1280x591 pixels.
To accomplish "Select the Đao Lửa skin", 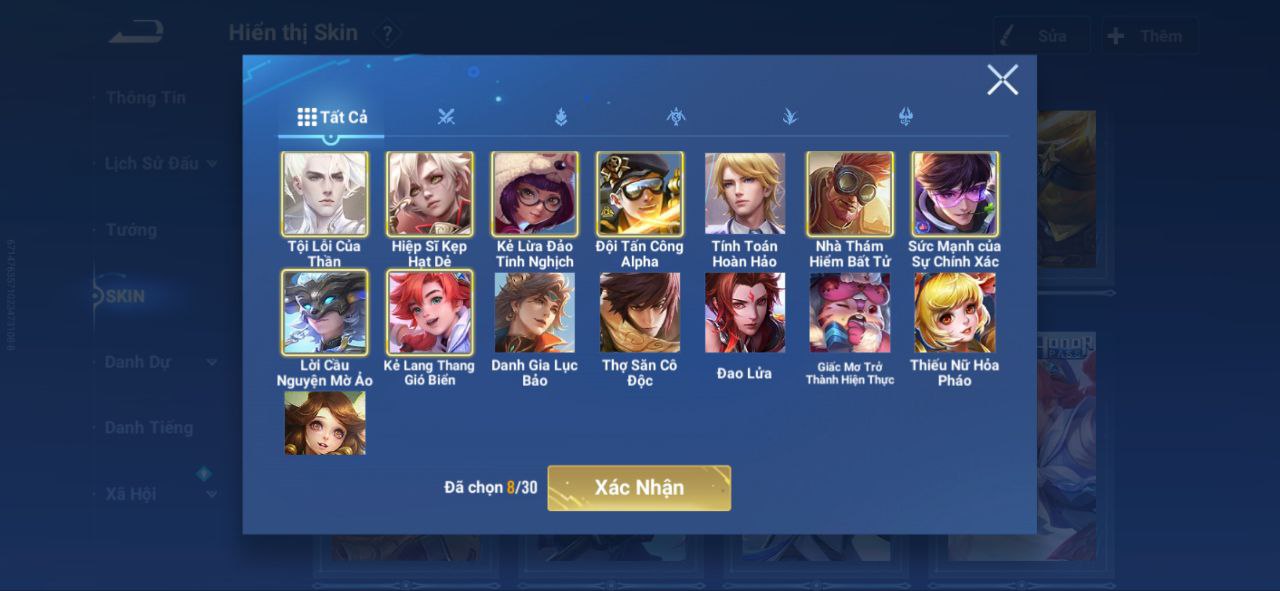I will tap(745, 312).
